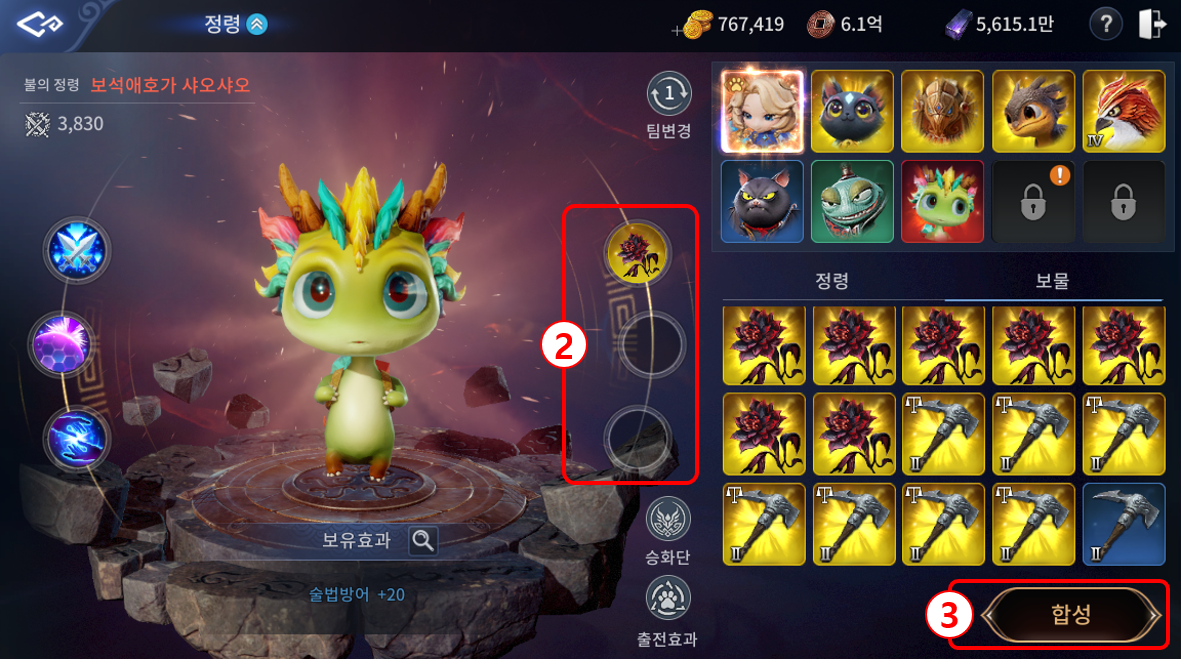Select the crossed swords skill icon
This screenshot has width=1181, height=659.
coord(76,251)
